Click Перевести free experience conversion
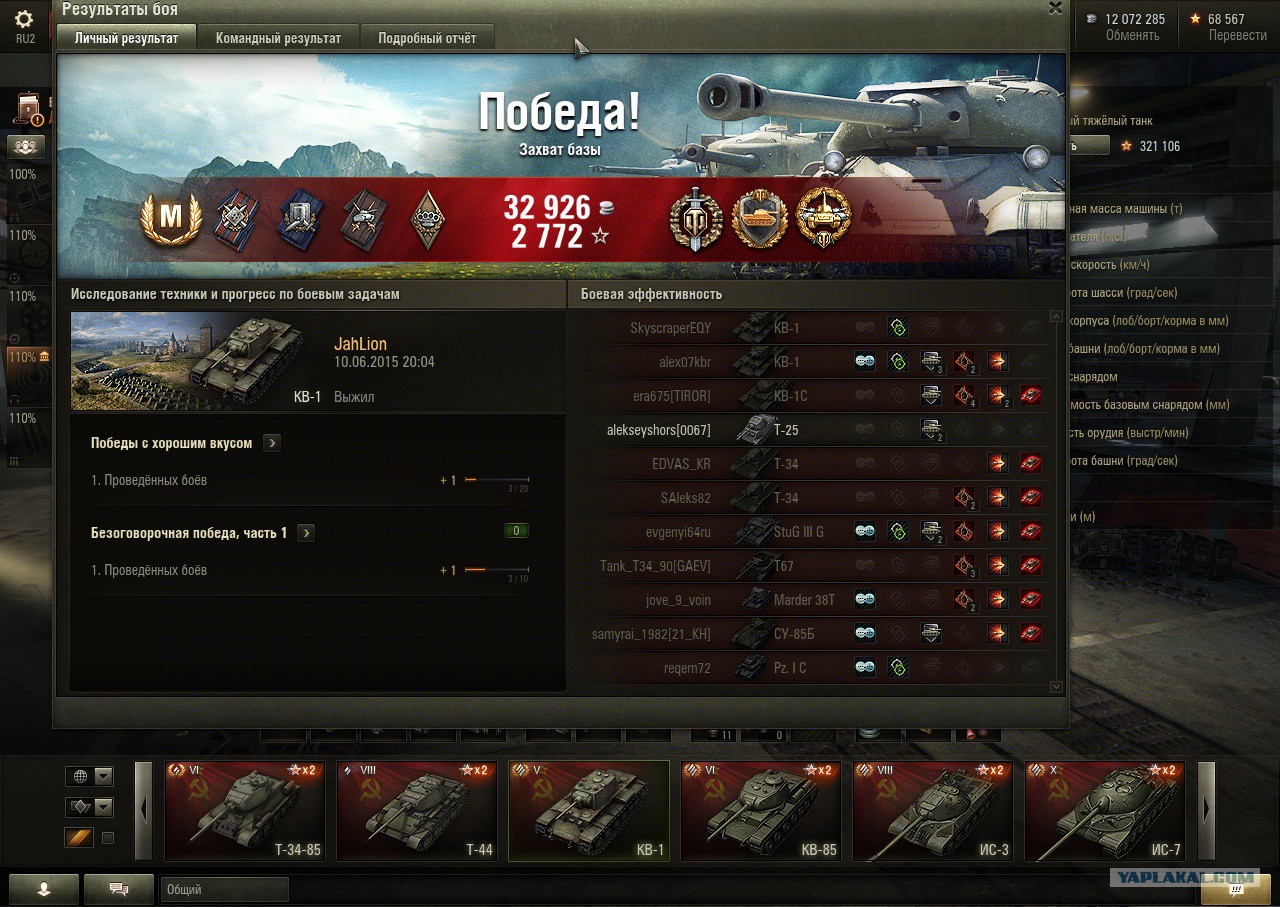The width and height of the screenshot is (1280, 907). pos(1237,35)
